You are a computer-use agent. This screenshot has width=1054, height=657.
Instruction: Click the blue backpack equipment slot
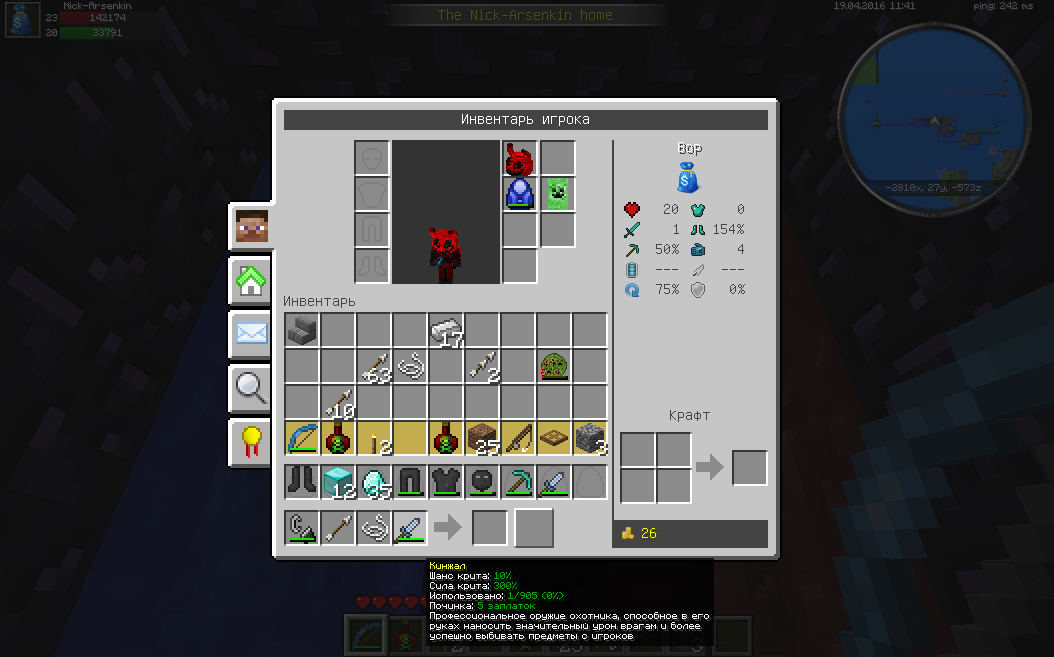(519, 193)
